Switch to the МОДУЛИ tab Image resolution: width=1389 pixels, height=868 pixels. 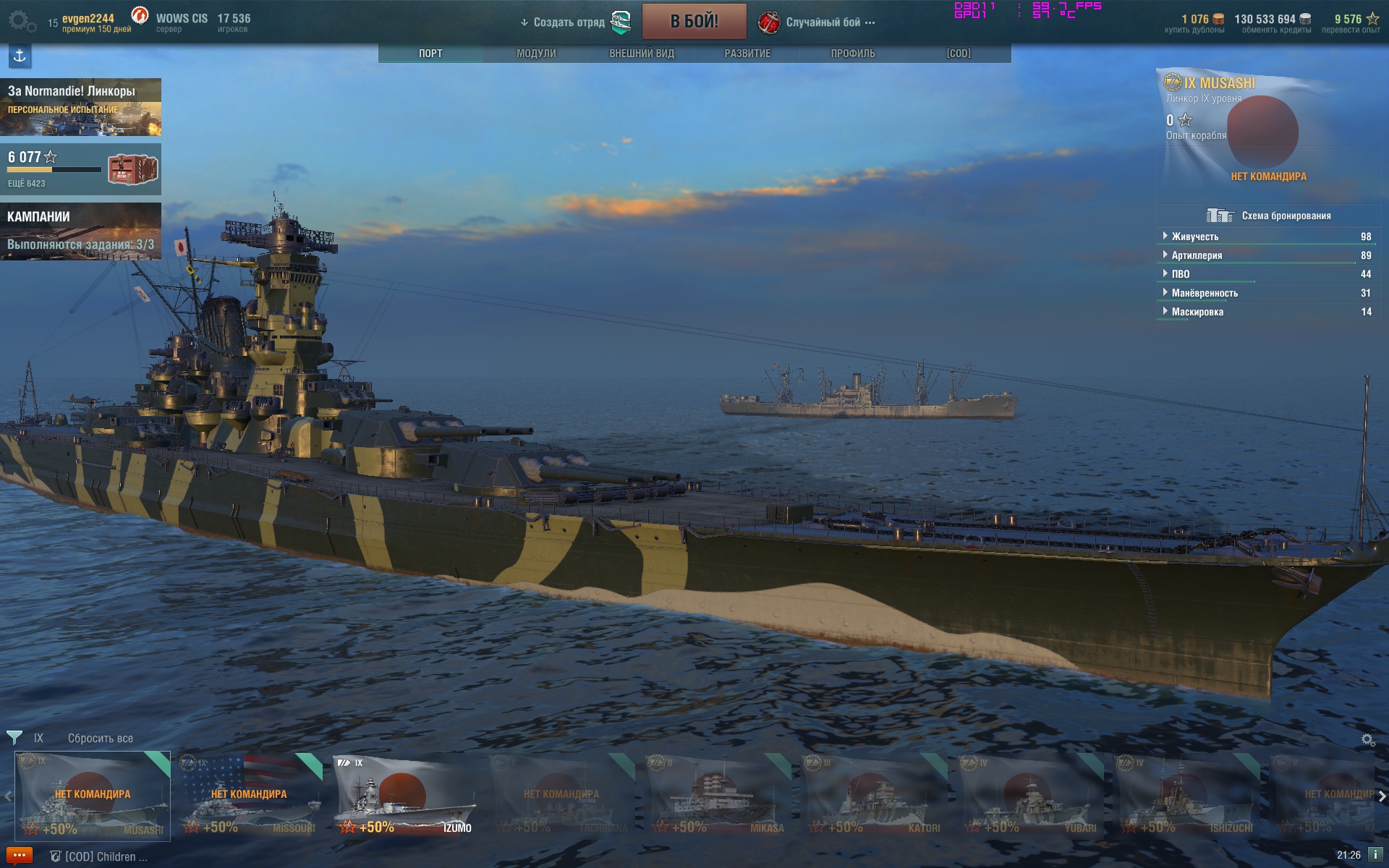coord(536,54)
